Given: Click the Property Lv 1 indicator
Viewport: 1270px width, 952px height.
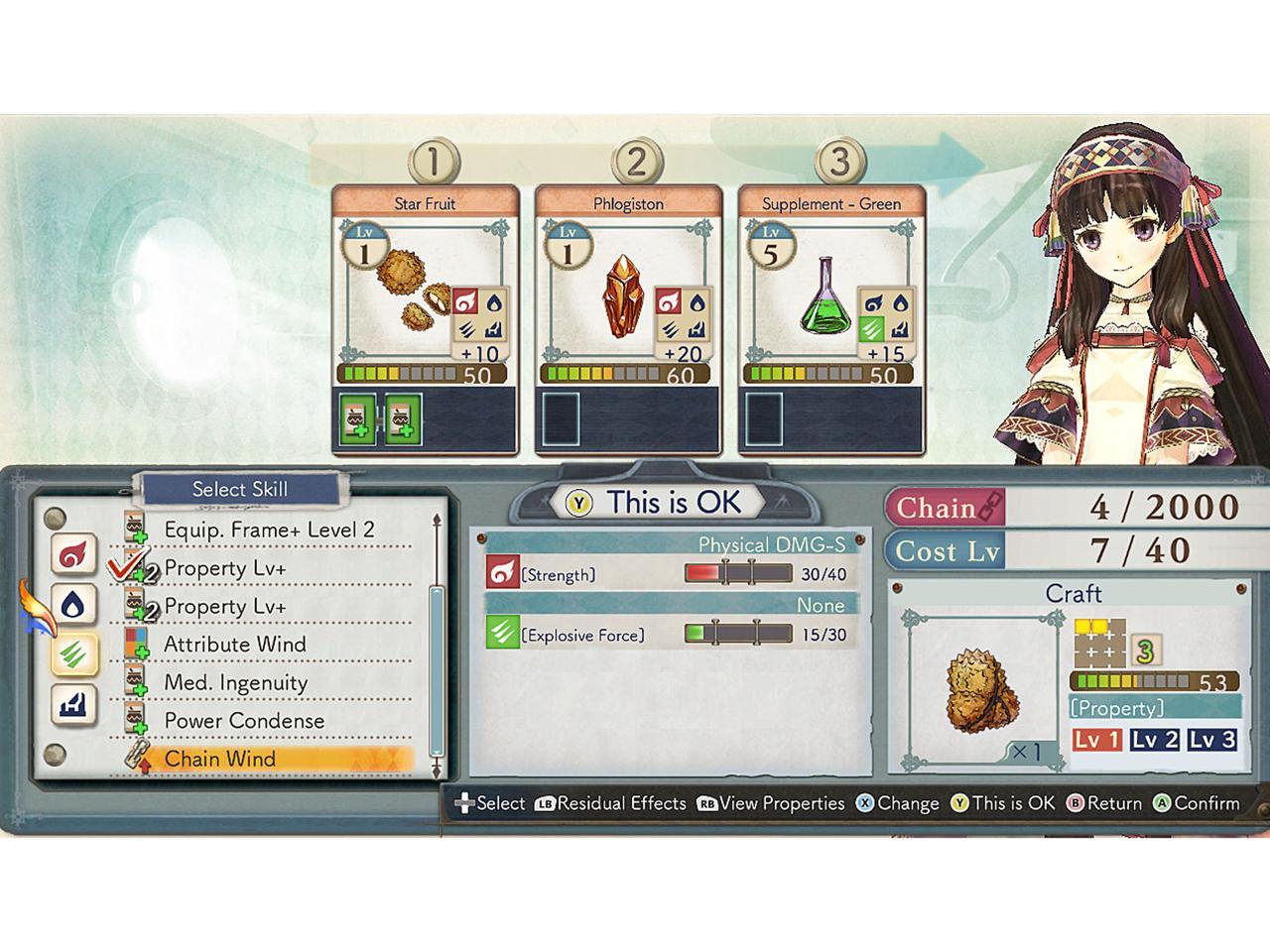Looking at the screenshot, I should pos(1097,740).
